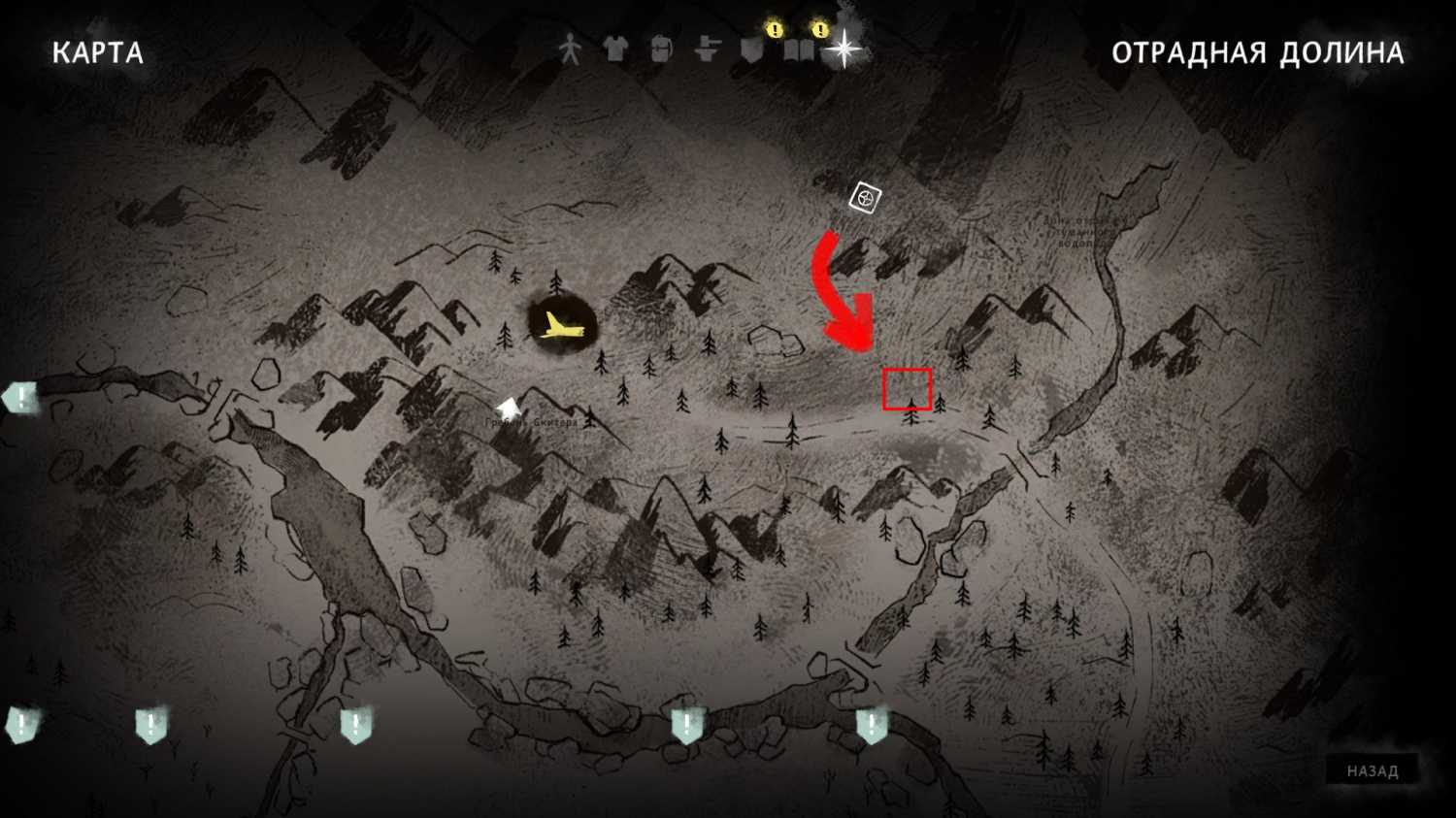Image resolution: width=1456 pixels, height=818 pixels.
Task: Select the white arrow player position marker
Action: (508, 409)
